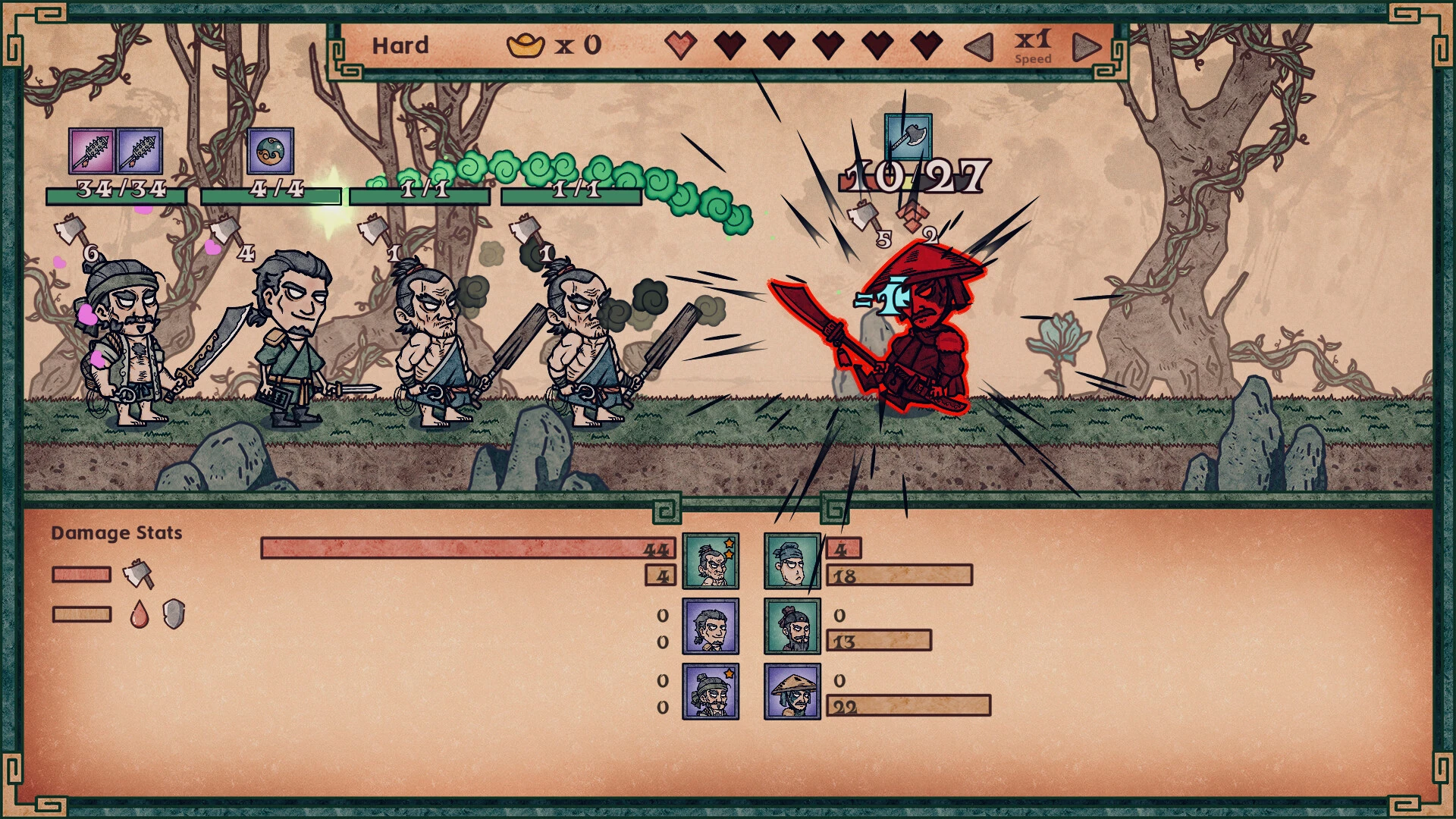The image size is (1456, 819).
Task: Select the pink-background spiked mace item
Action: 92,151
